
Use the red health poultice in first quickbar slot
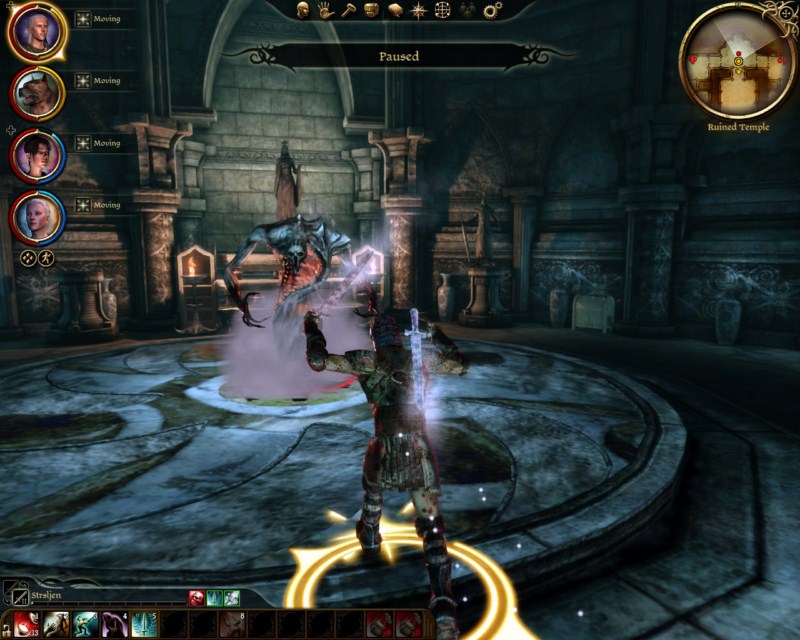(x=26, y=625)
